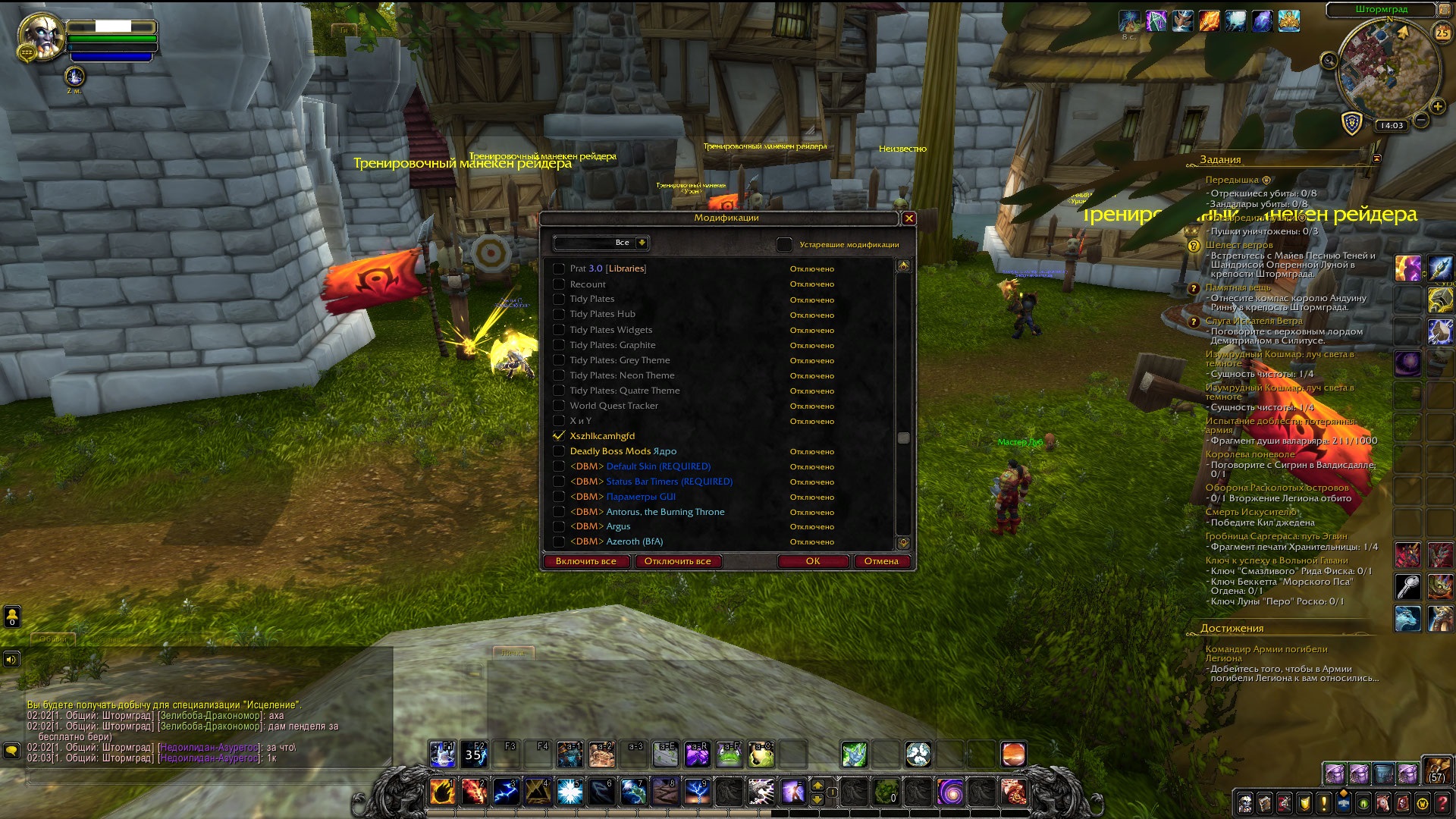Open the chat speech bubble button
The width and height of the screenshot is (1456, 819).
pyautogui.click(x=11, y=751)
